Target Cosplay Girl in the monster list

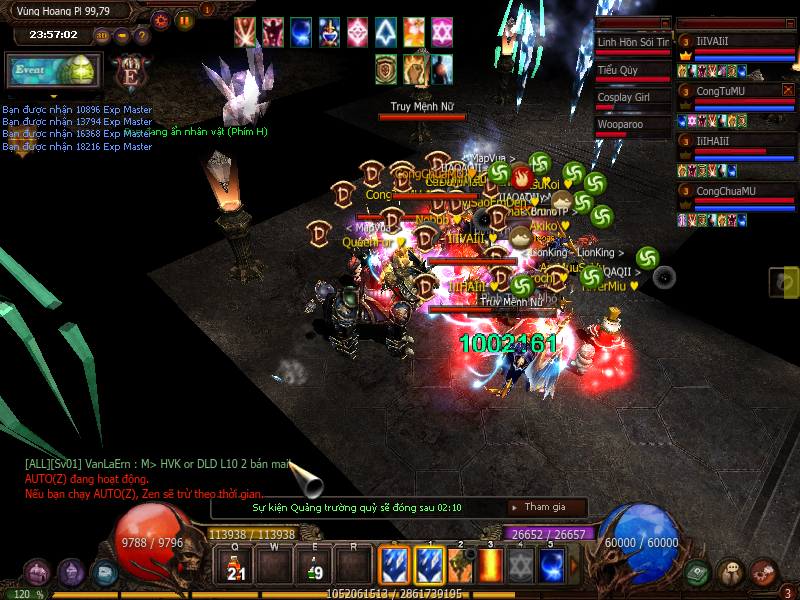coord(633,98)
